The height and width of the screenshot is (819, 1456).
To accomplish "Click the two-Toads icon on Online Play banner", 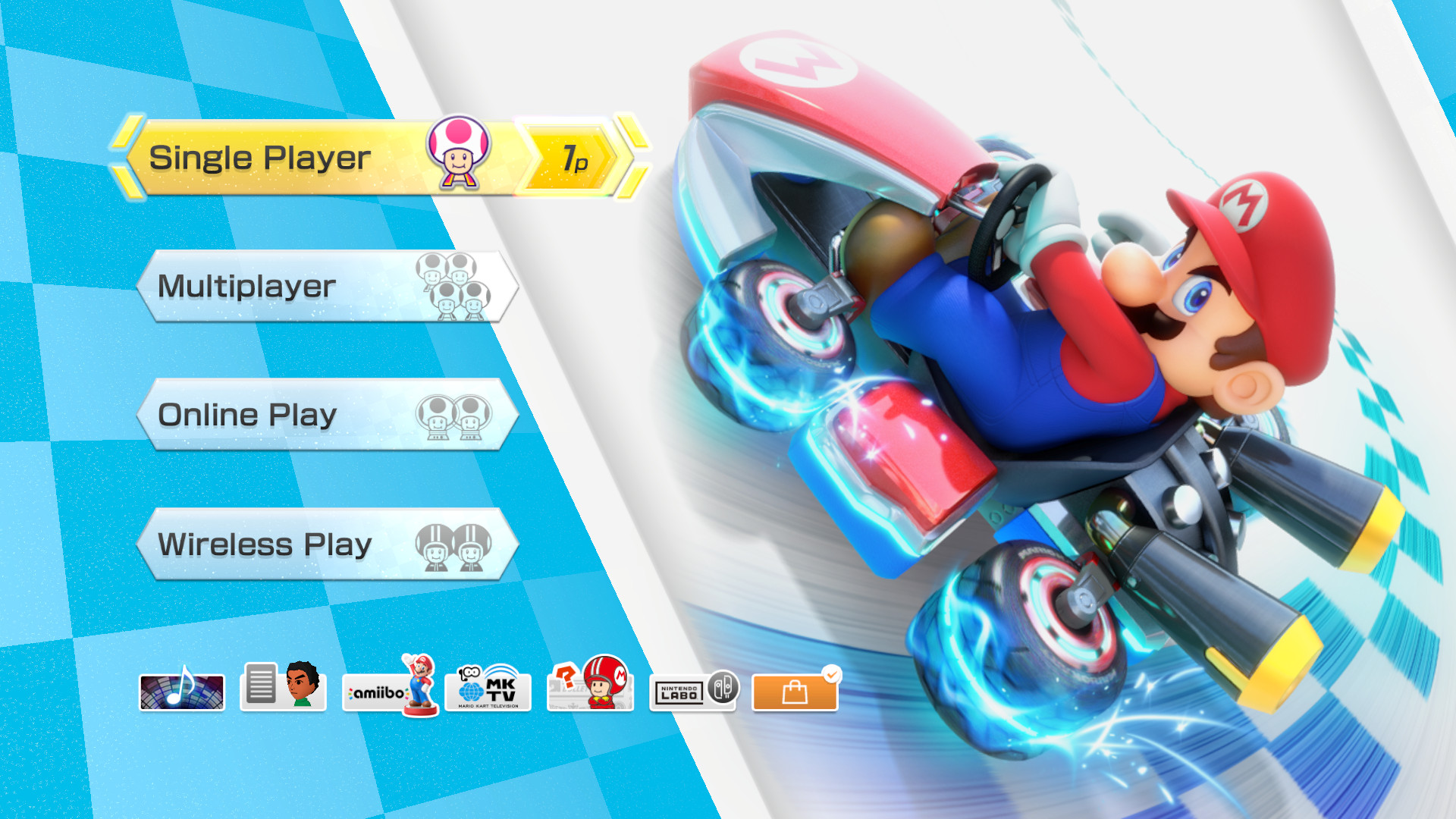I will point(451,417).
